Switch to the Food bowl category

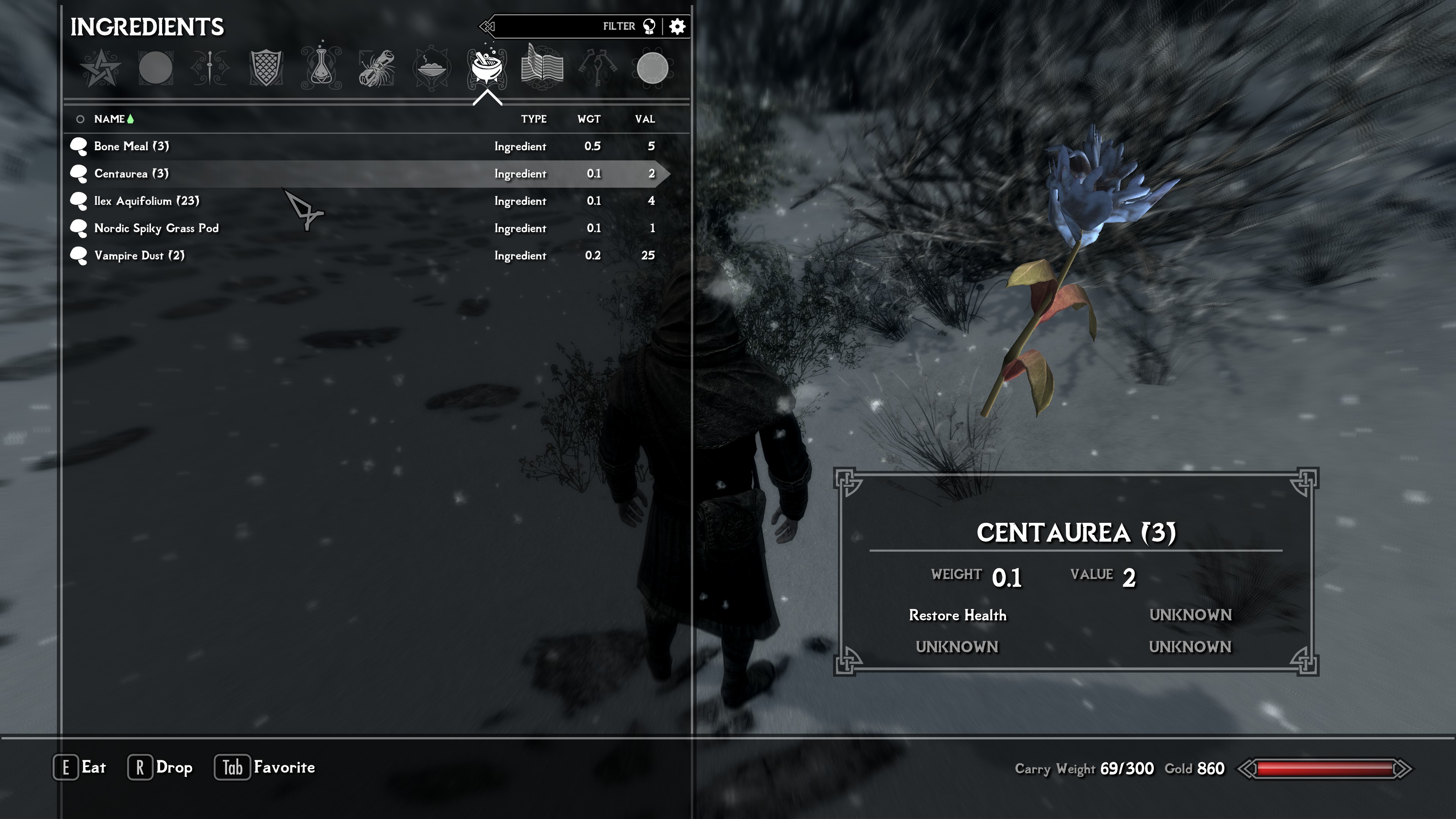(432, 68)
